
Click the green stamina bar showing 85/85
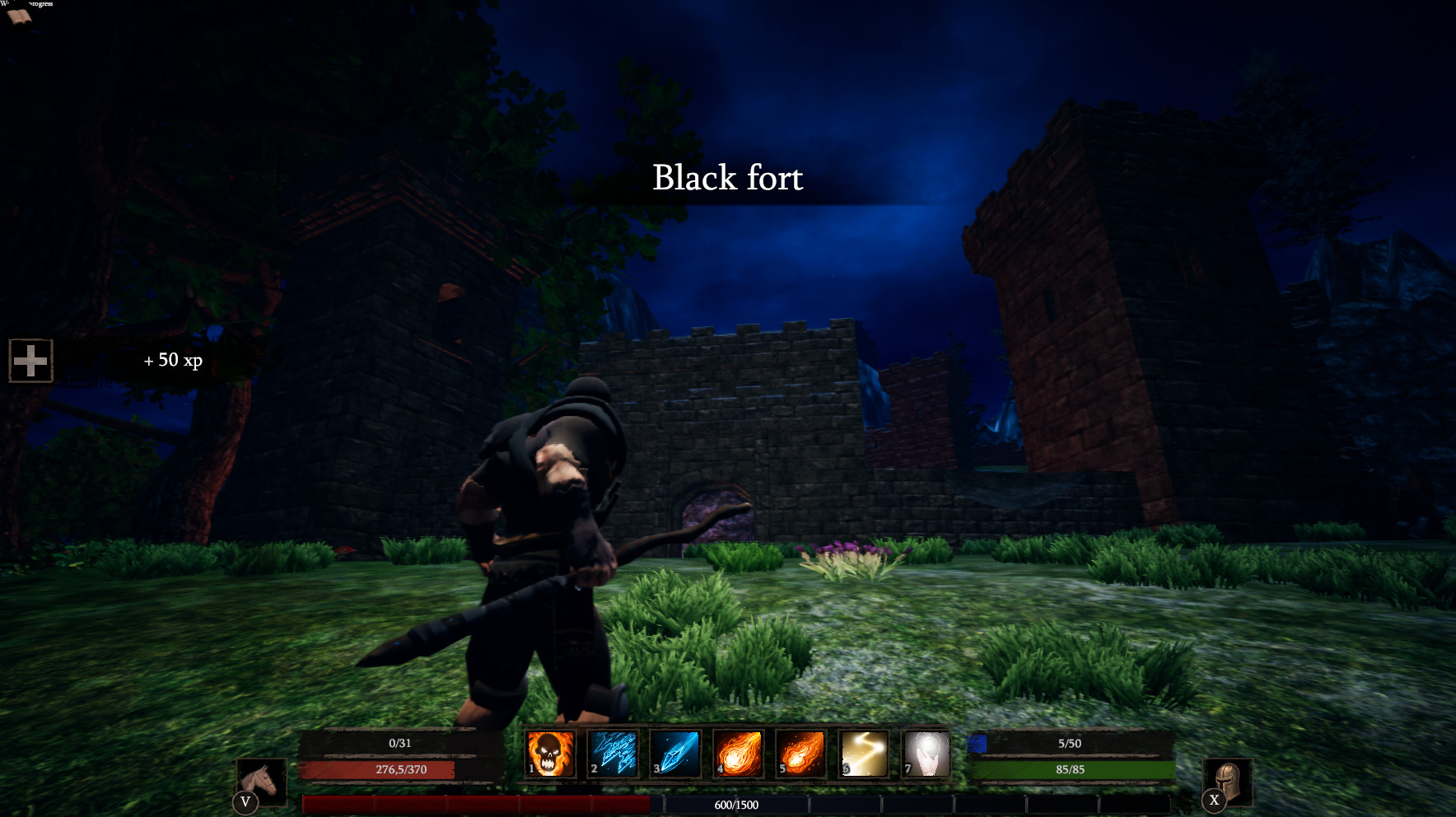click(1069, 770)
